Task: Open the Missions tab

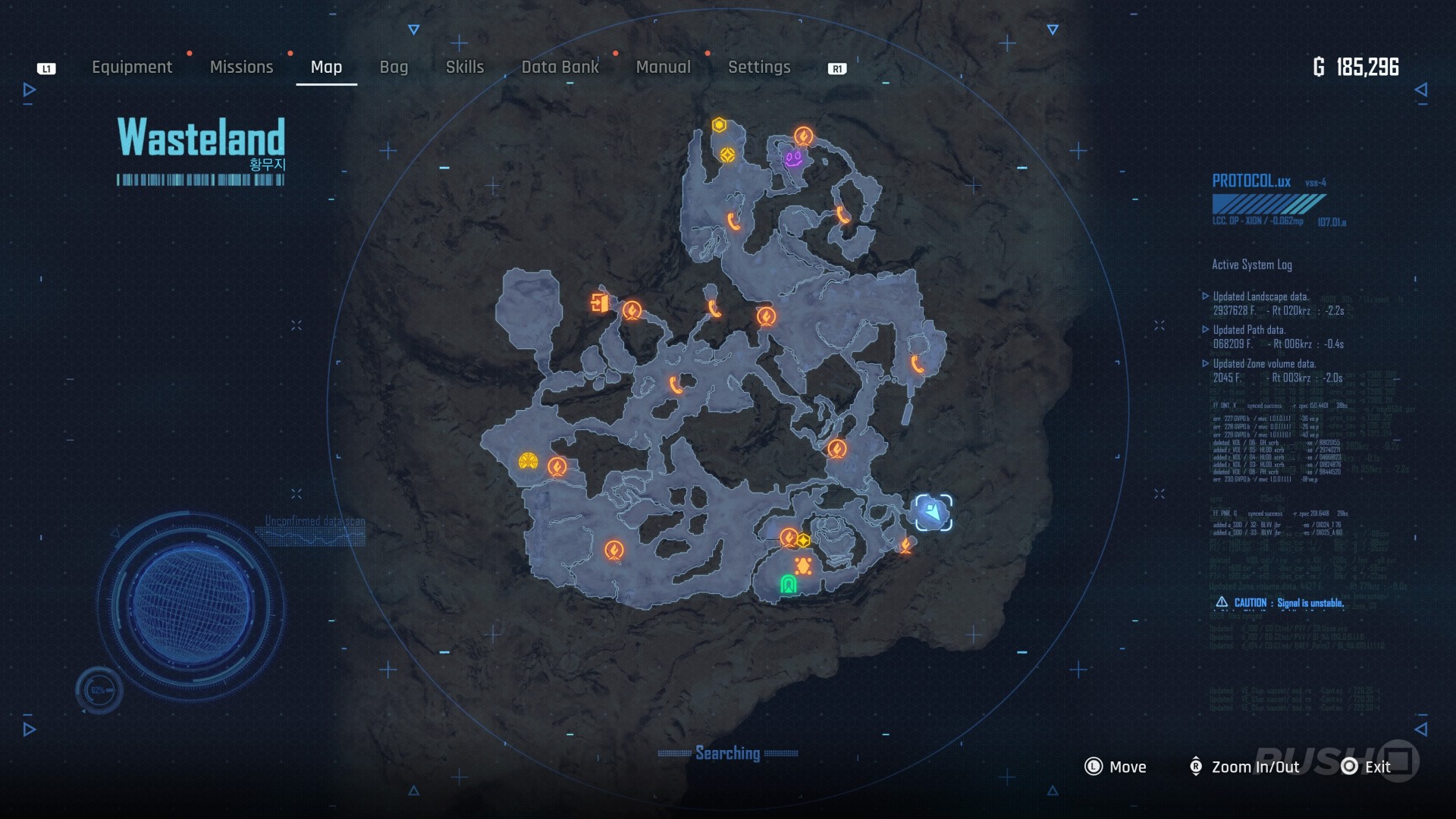Action: [x=241, y=67]
